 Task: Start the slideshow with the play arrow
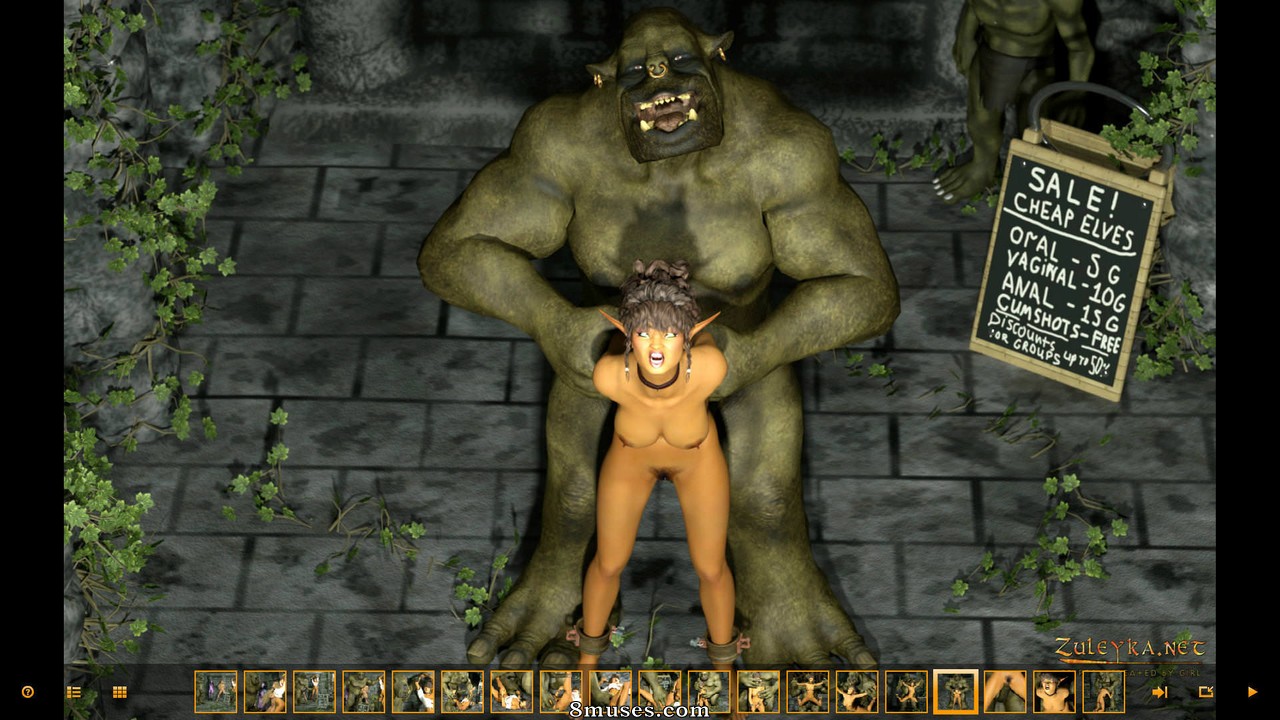click(x=1251, y=692)
